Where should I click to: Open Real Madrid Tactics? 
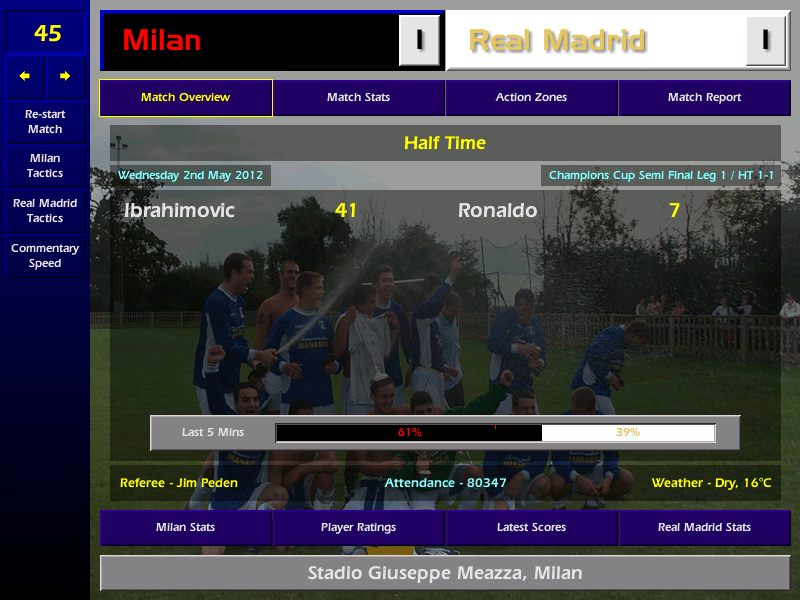tap(45, 210)
